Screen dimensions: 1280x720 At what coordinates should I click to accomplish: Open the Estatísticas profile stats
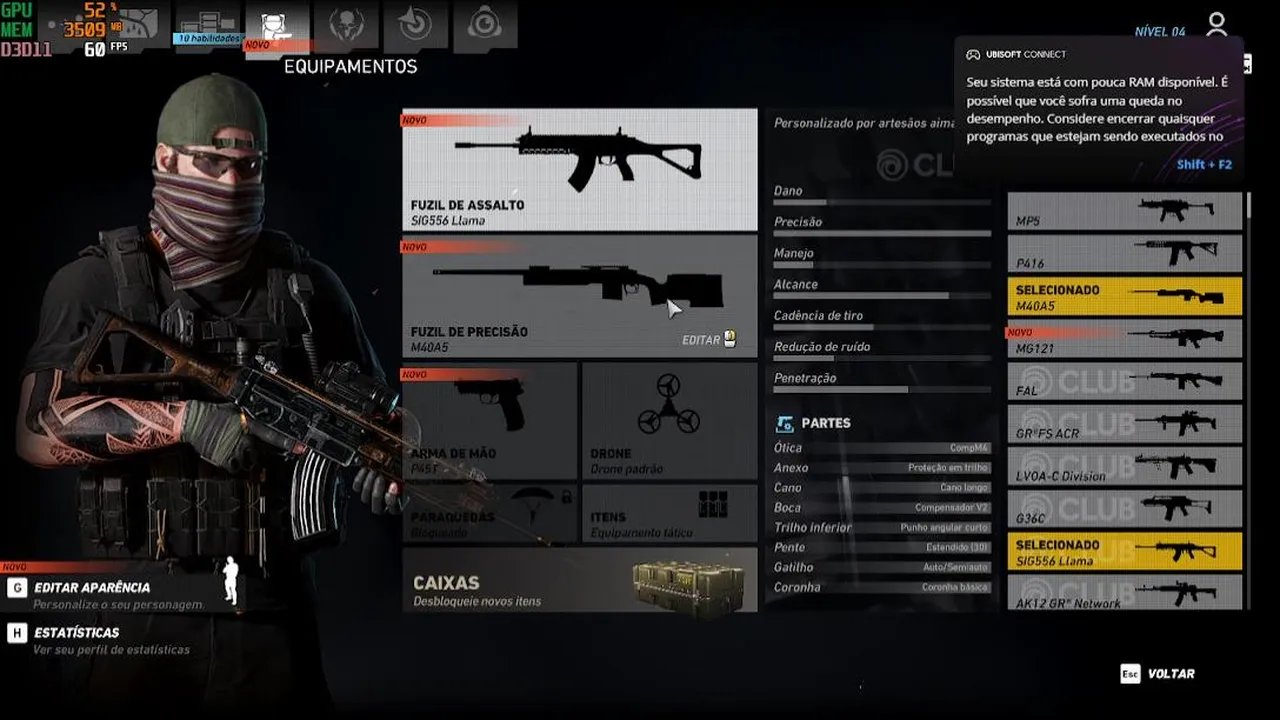pyautogui.click(x=77, y=633)
